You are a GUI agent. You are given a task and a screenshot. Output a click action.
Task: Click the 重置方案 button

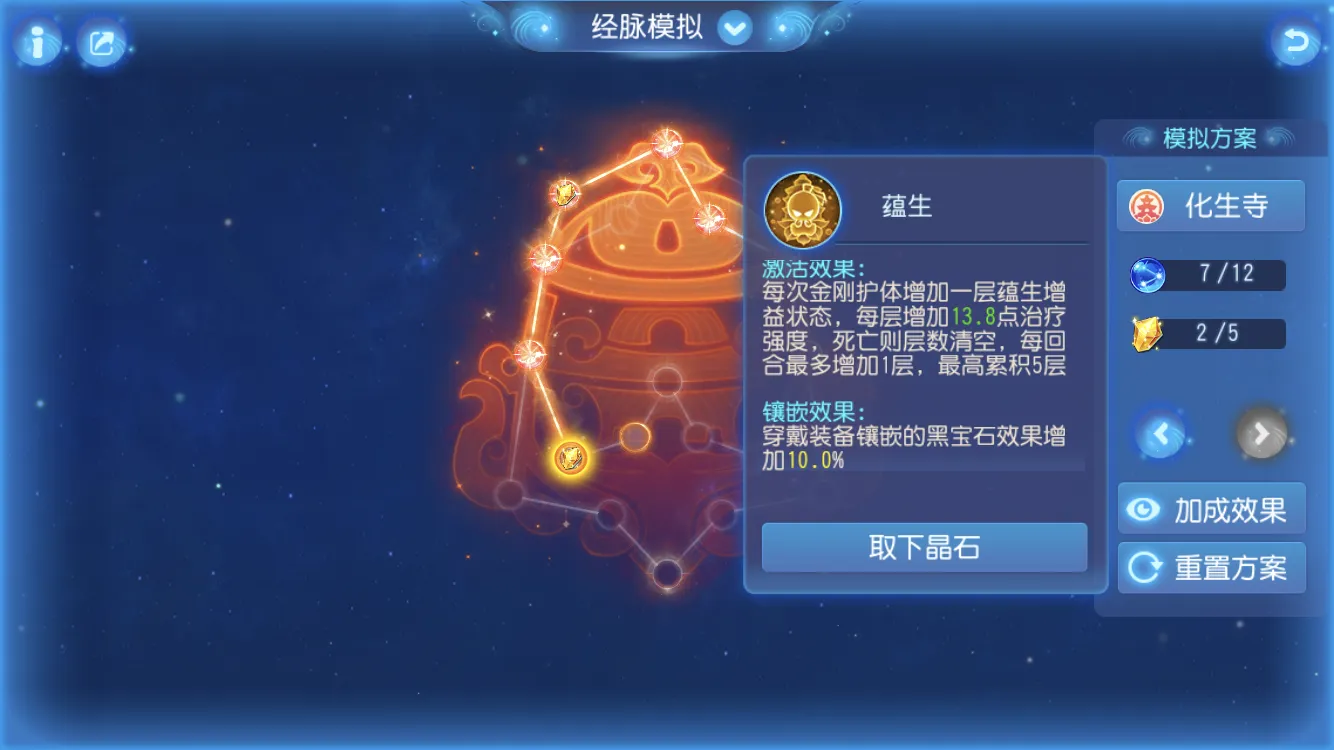1211,567
